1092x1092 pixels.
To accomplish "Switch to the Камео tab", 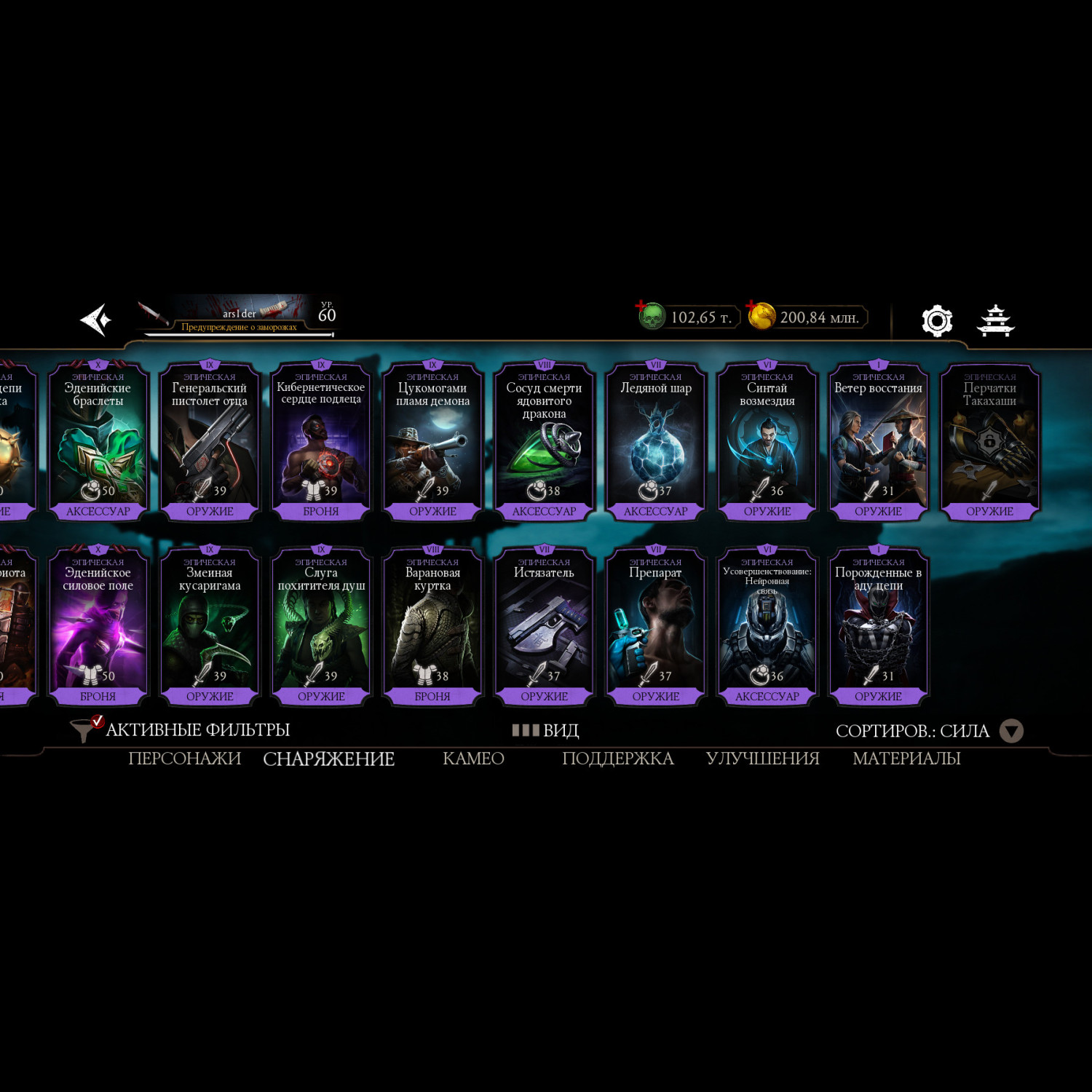I will pyautogui.click(x=473, y=759).
